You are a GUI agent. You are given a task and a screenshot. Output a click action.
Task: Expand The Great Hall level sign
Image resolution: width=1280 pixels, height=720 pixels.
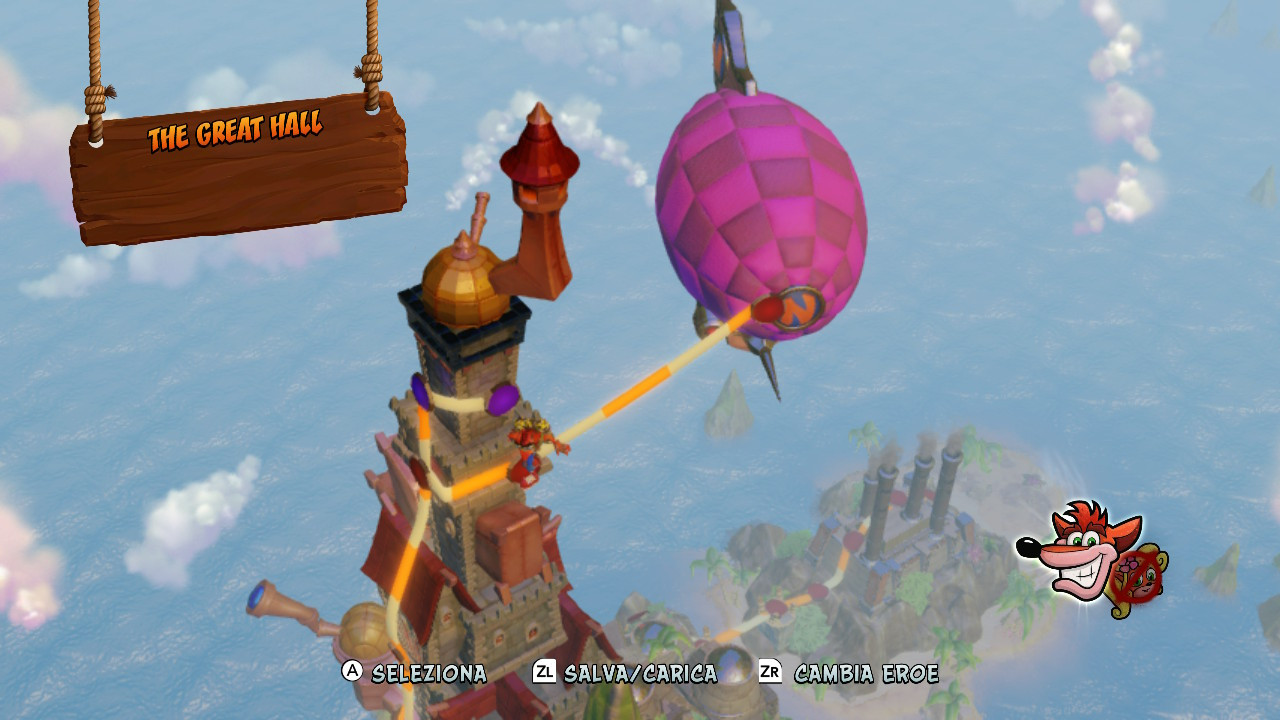coord(237,130)
